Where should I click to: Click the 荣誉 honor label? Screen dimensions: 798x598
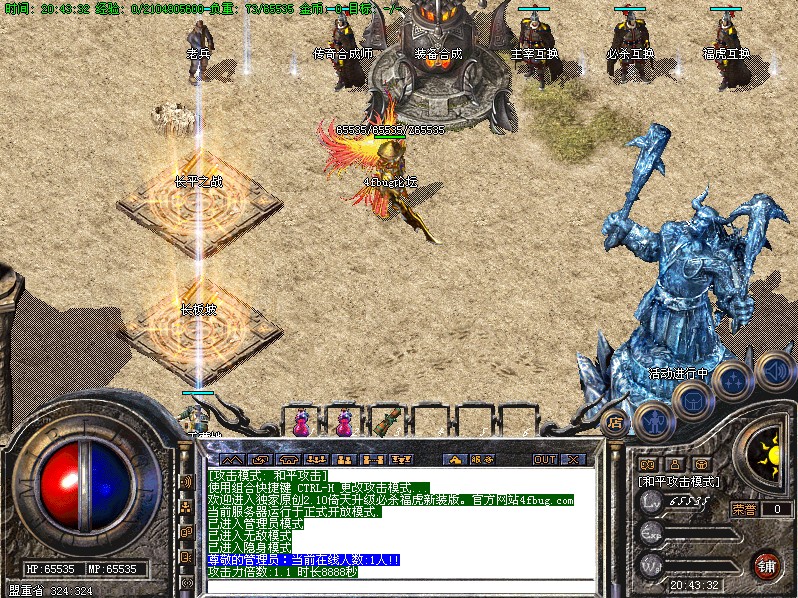click(744, 509)
